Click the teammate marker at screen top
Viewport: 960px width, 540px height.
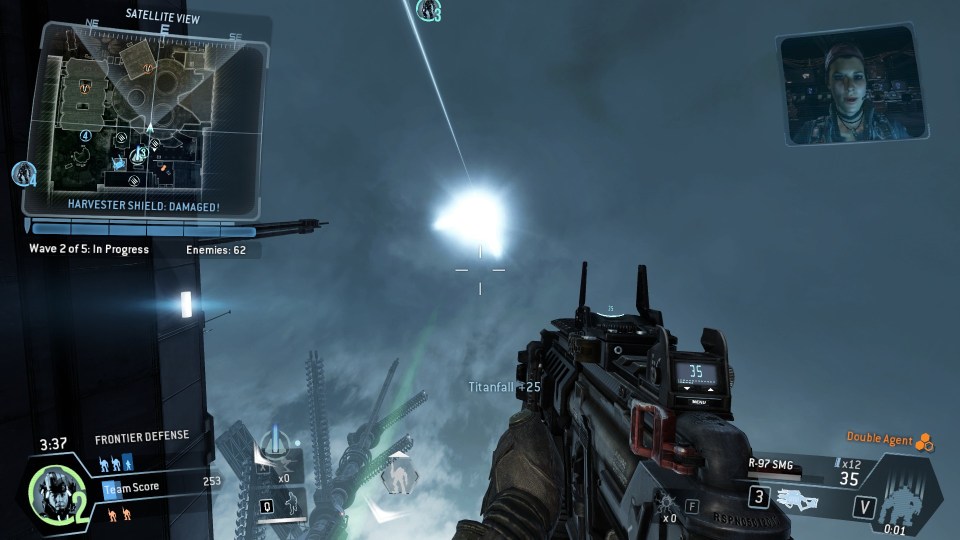(x=430, y=11)
